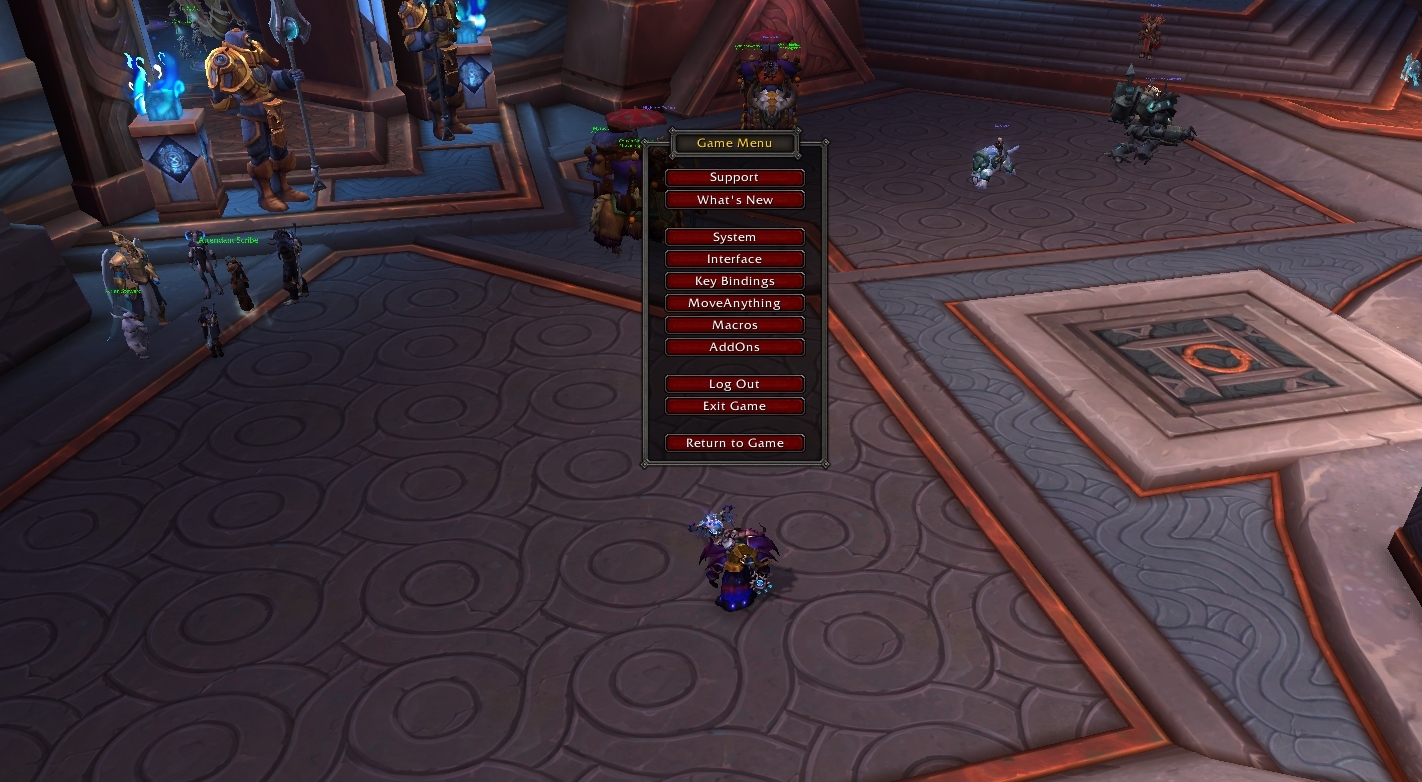Open Interface options

point(735,258)
